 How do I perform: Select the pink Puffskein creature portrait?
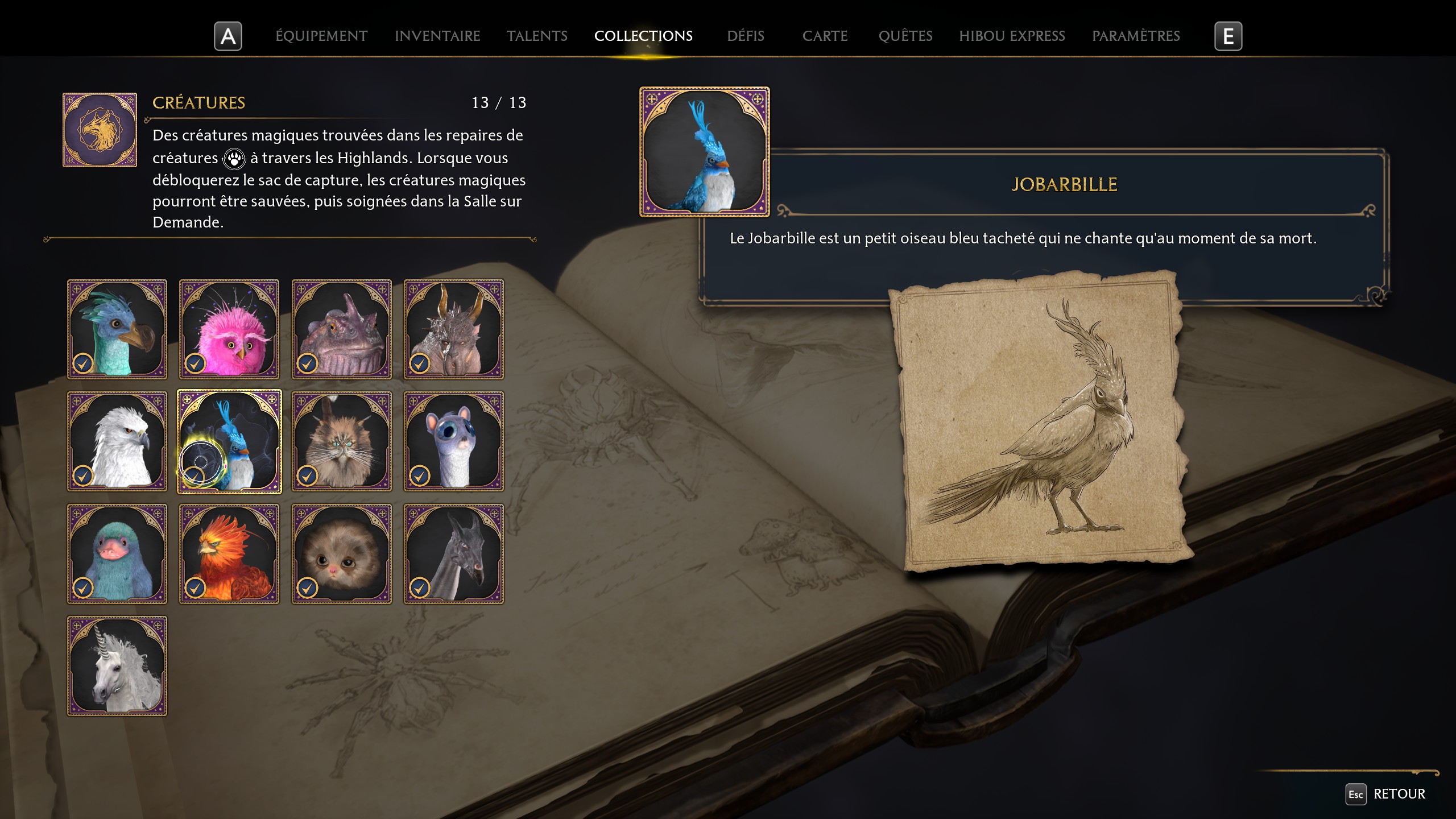[x=229, y=330]
